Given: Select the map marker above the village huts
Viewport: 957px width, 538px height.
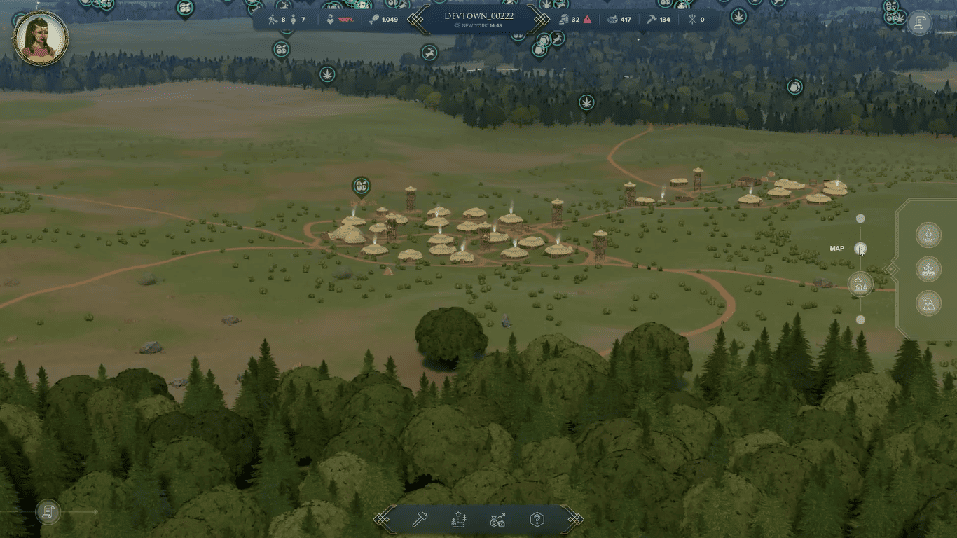Looking at the screenshot, I should click(x=361, y=186).
